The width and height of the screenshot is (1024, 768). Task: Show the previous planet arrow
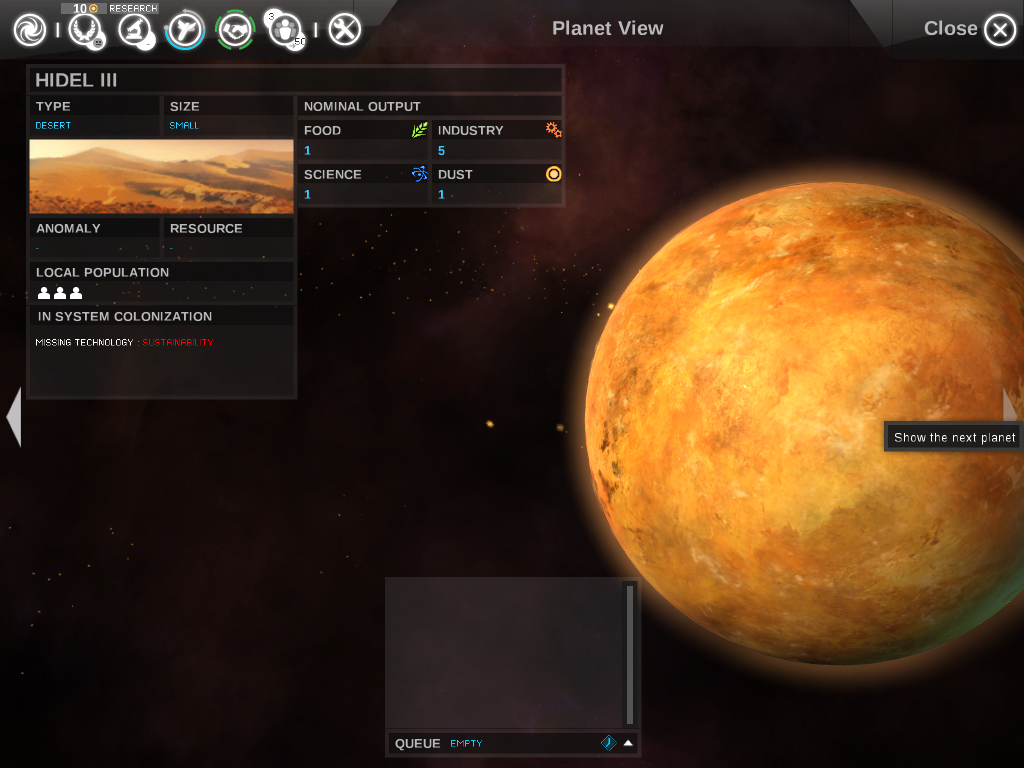13,416
